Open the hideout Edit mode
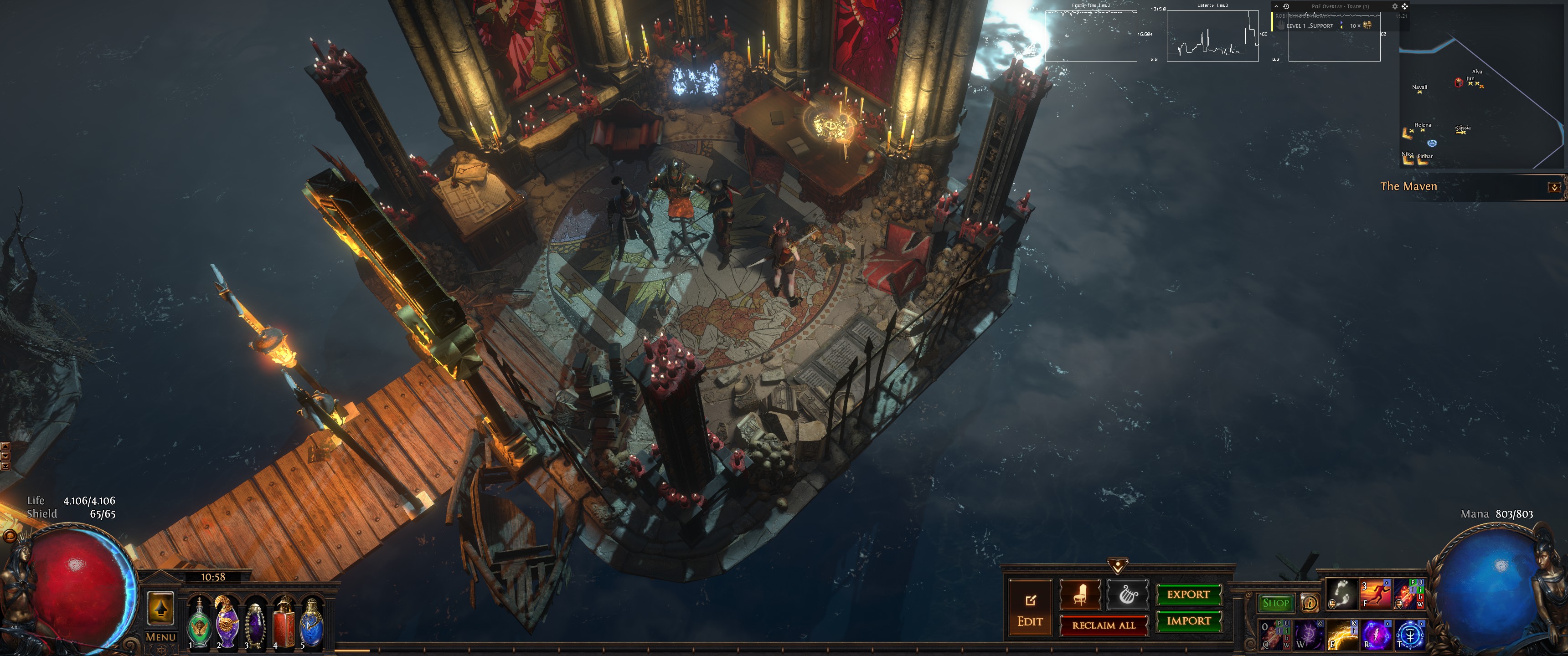Screen dimensions: 1568x656 click(1030, 609)
